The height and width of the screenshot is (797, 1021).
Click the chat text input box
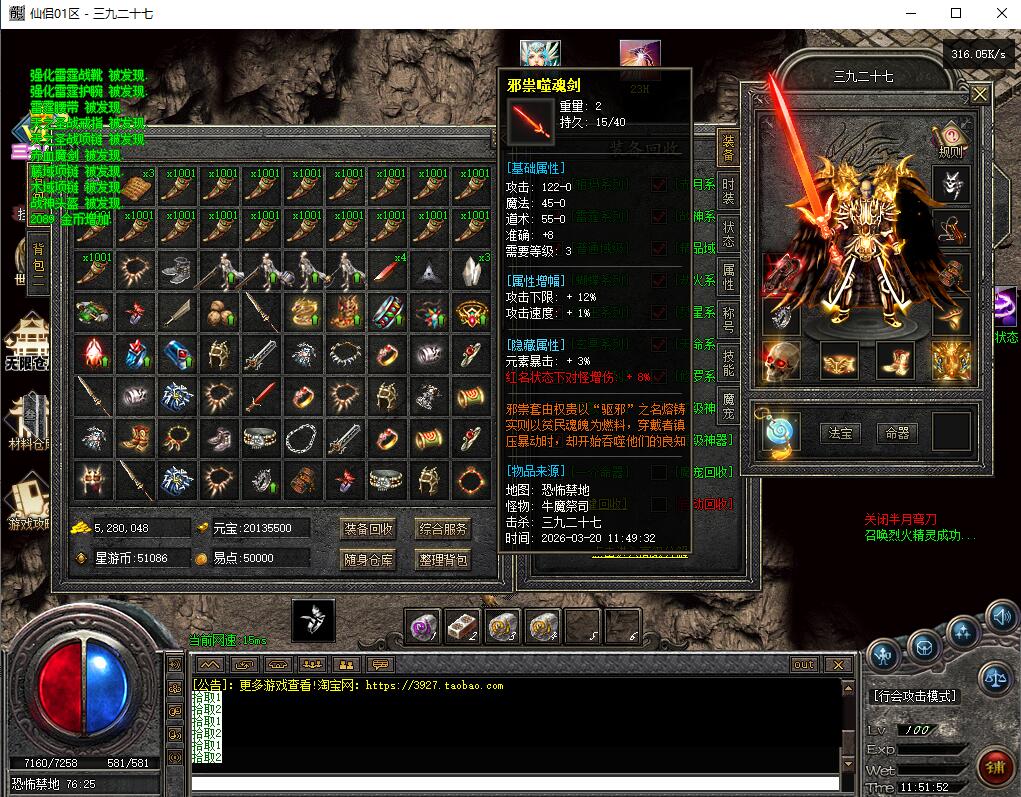click(x=515, y=783)
